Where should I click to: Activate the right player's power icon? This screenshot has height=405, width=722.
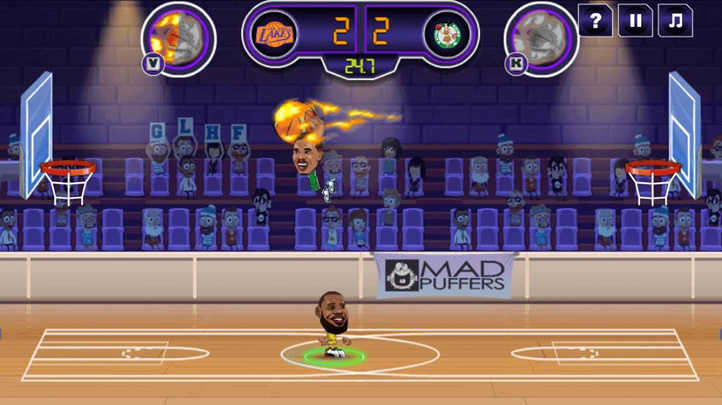(x=541, y=37)
